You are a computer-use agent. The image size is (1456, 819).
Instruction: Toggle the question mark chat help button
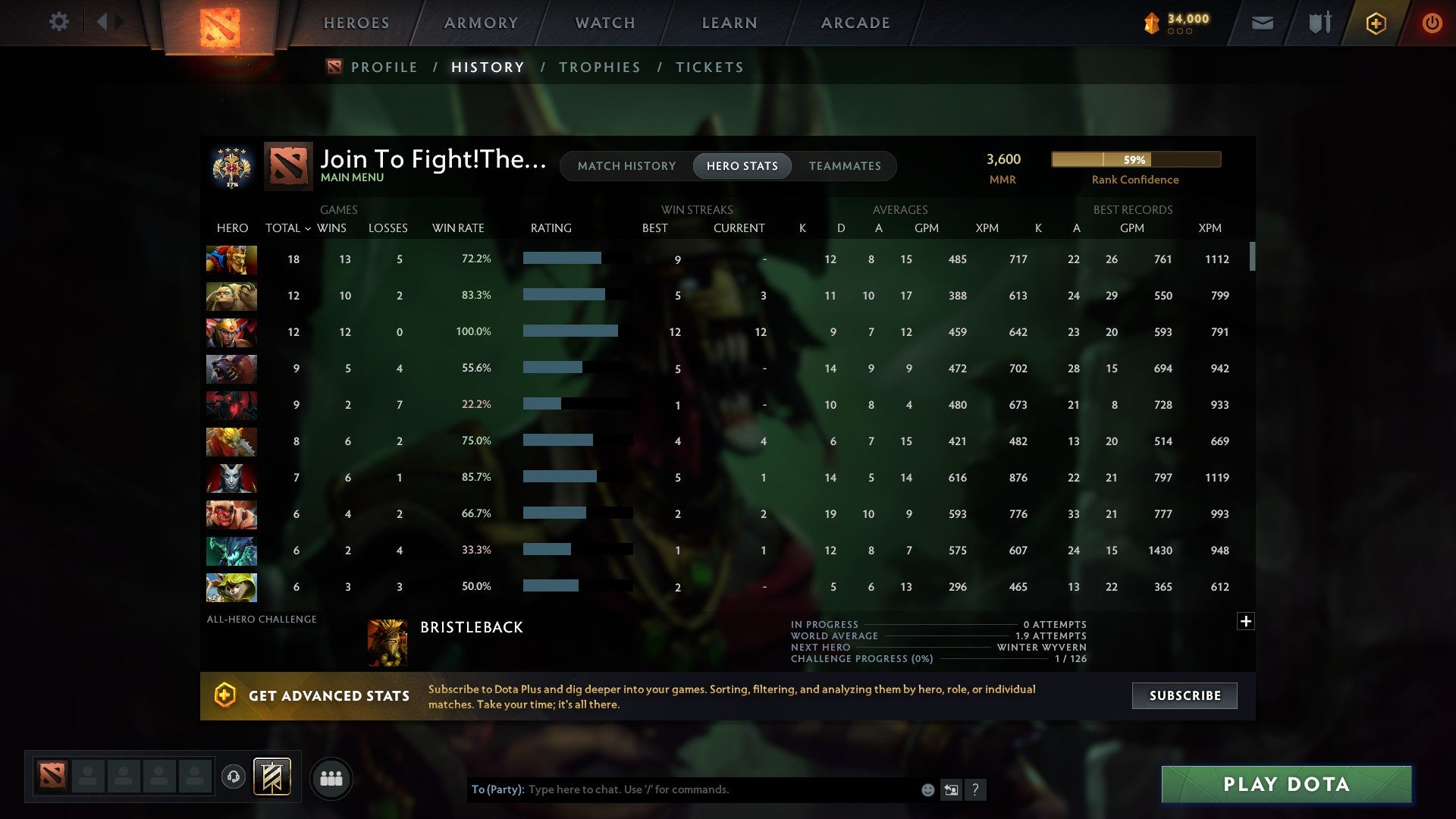point(977,789)
